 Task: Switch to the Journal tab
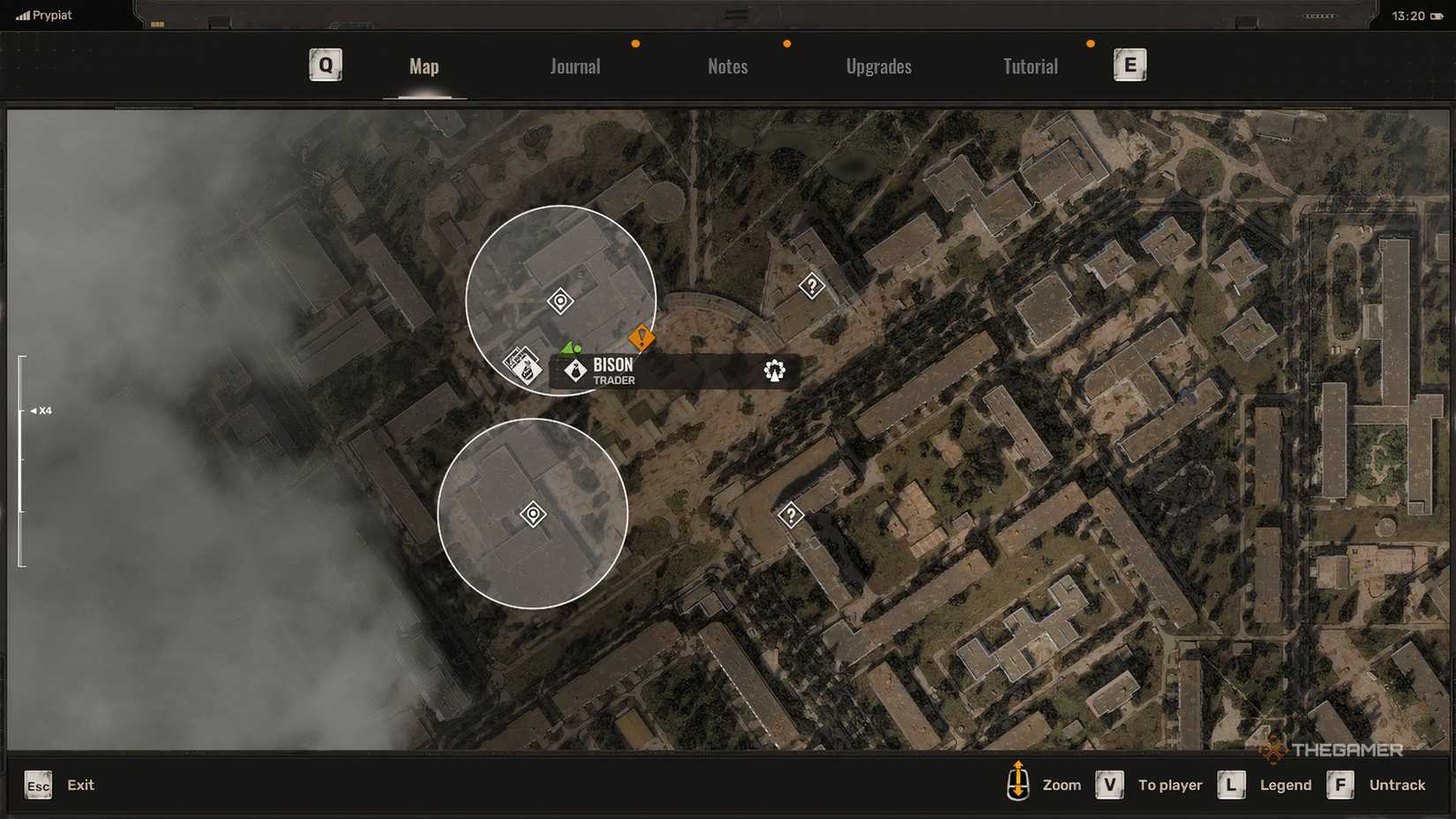(x=574, y=66)
